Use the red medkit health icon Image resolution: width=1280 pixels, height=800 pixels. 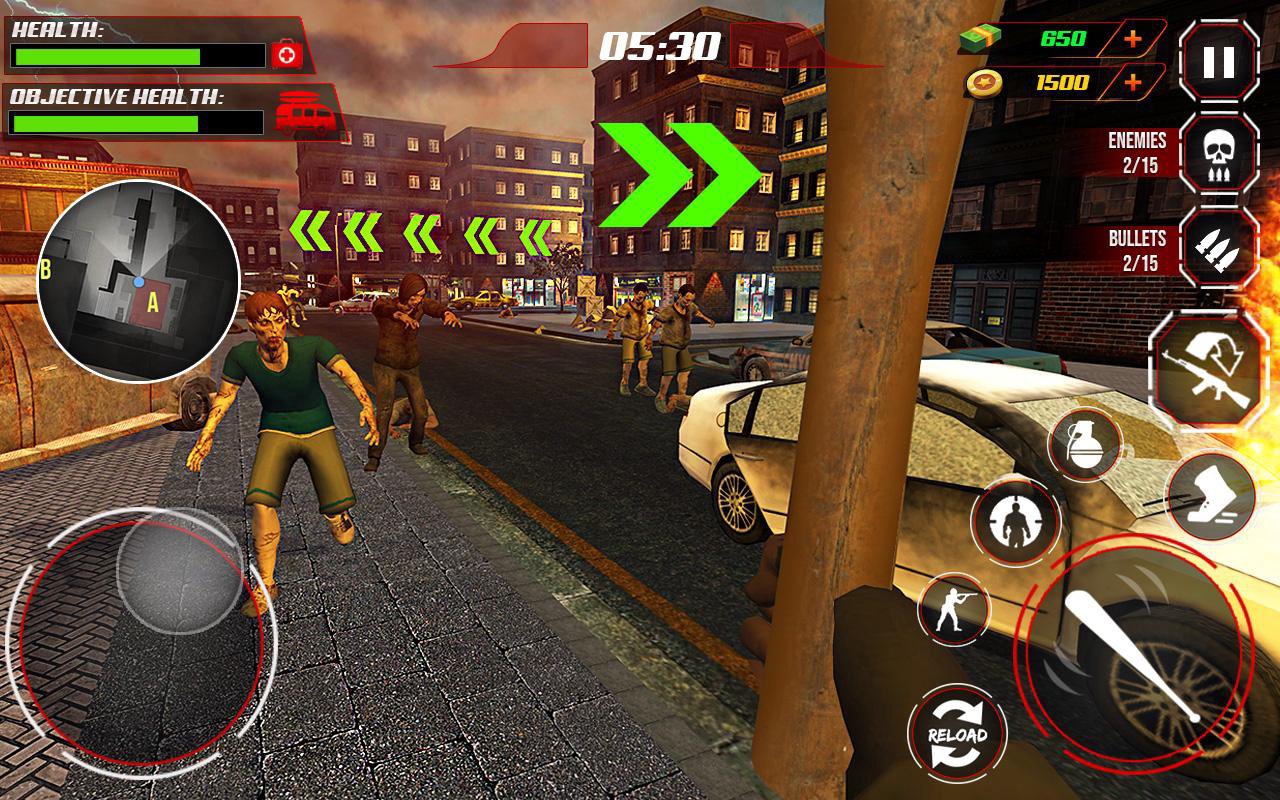pyautogui.click(x=286, y=54)
